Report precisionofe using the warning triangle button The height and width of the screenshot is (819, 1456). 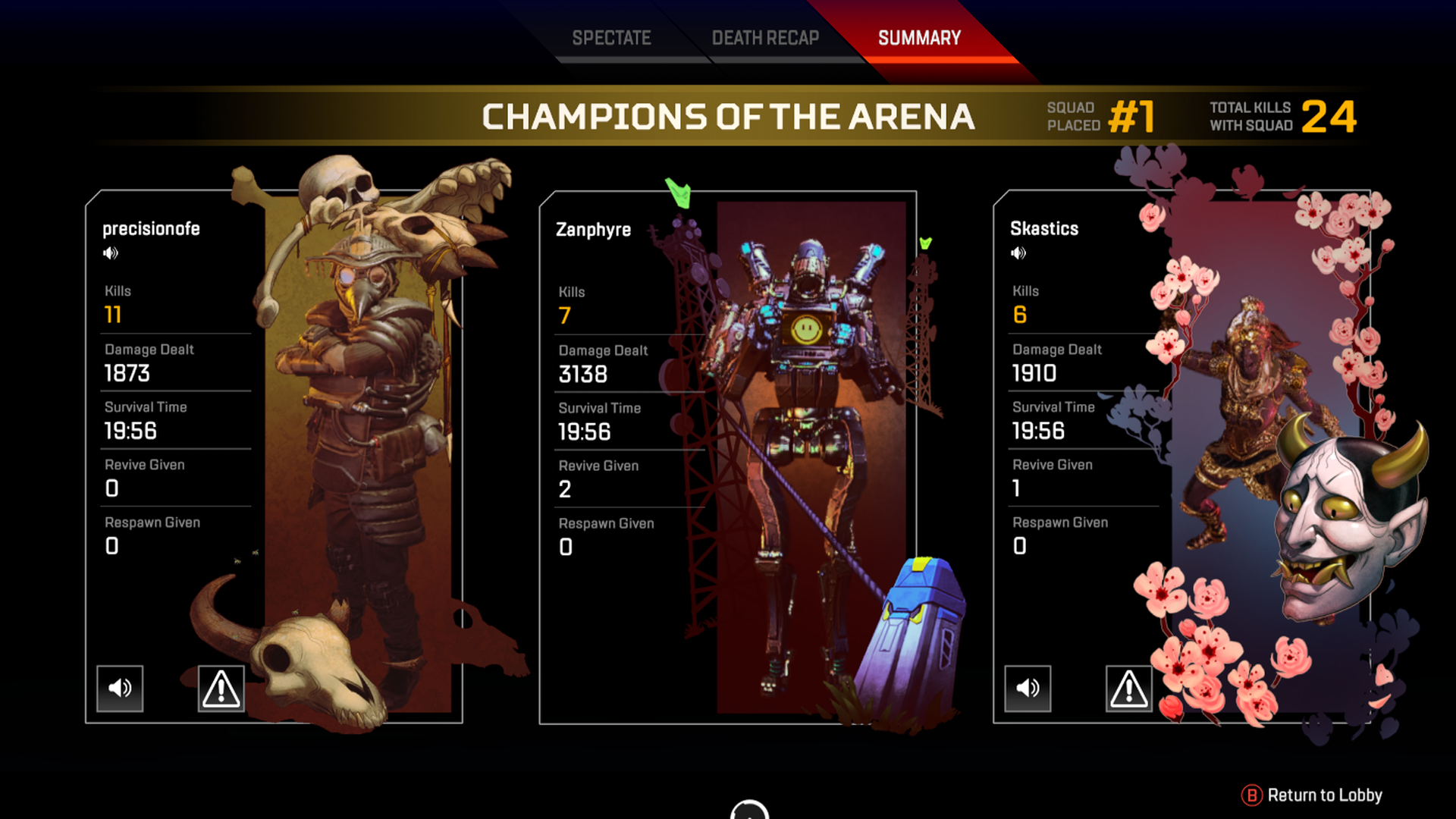coord(221,689)
